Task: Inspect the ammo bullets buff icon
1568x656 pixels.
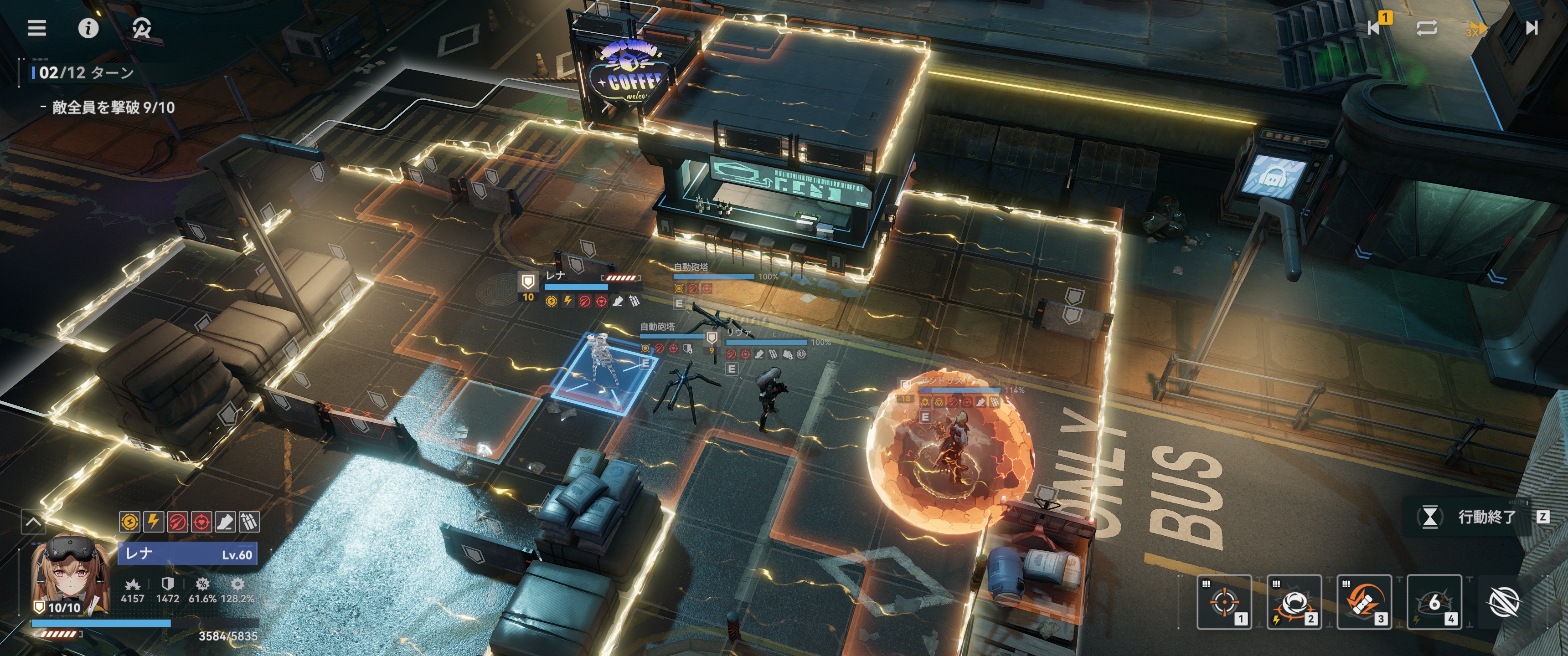Action: point(249,522)
